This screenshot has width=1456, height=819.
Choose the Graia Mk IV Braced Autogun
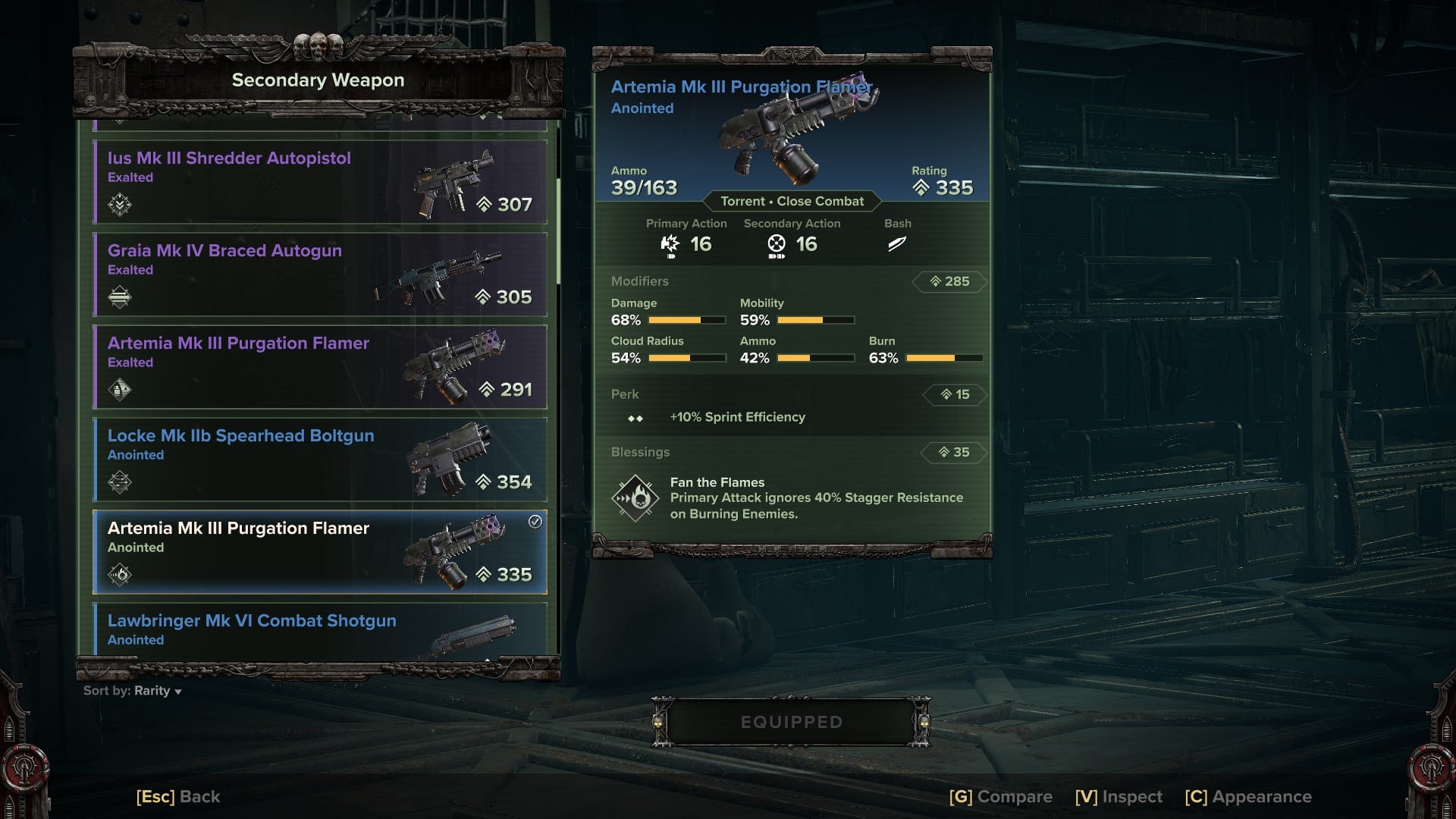click(x=319, y=275)
